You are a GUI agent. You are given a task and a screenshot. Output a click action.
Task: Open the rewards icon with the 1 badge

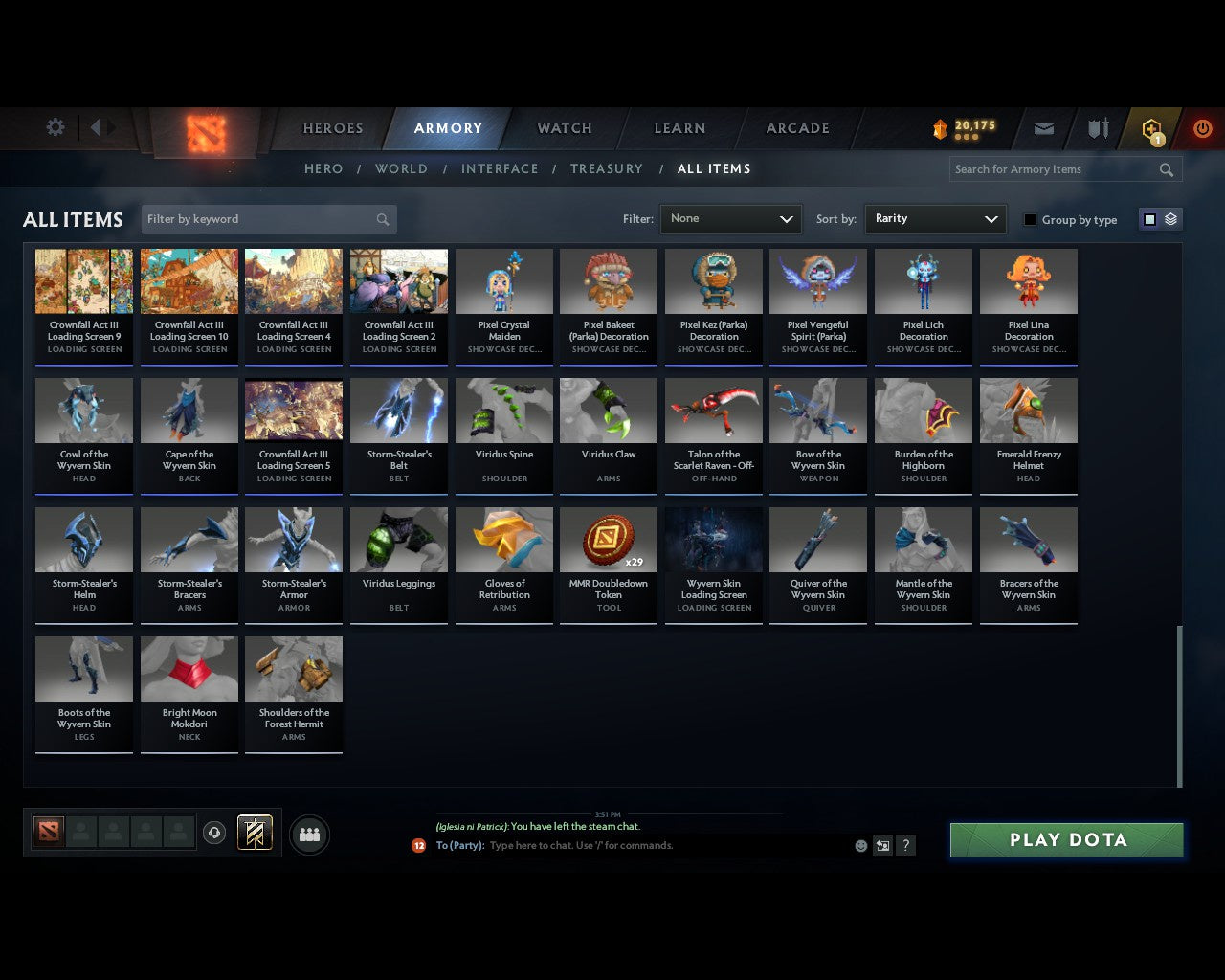tap(1151, 128)
